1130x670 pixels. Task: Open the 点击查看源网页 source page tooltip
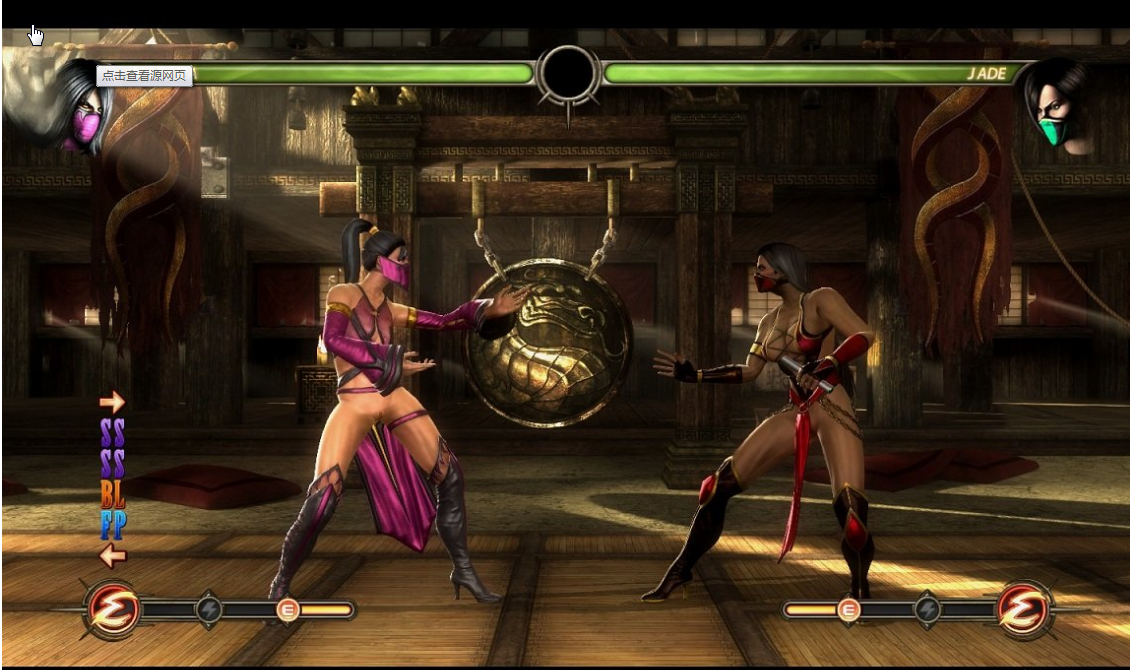click(145, 75)
